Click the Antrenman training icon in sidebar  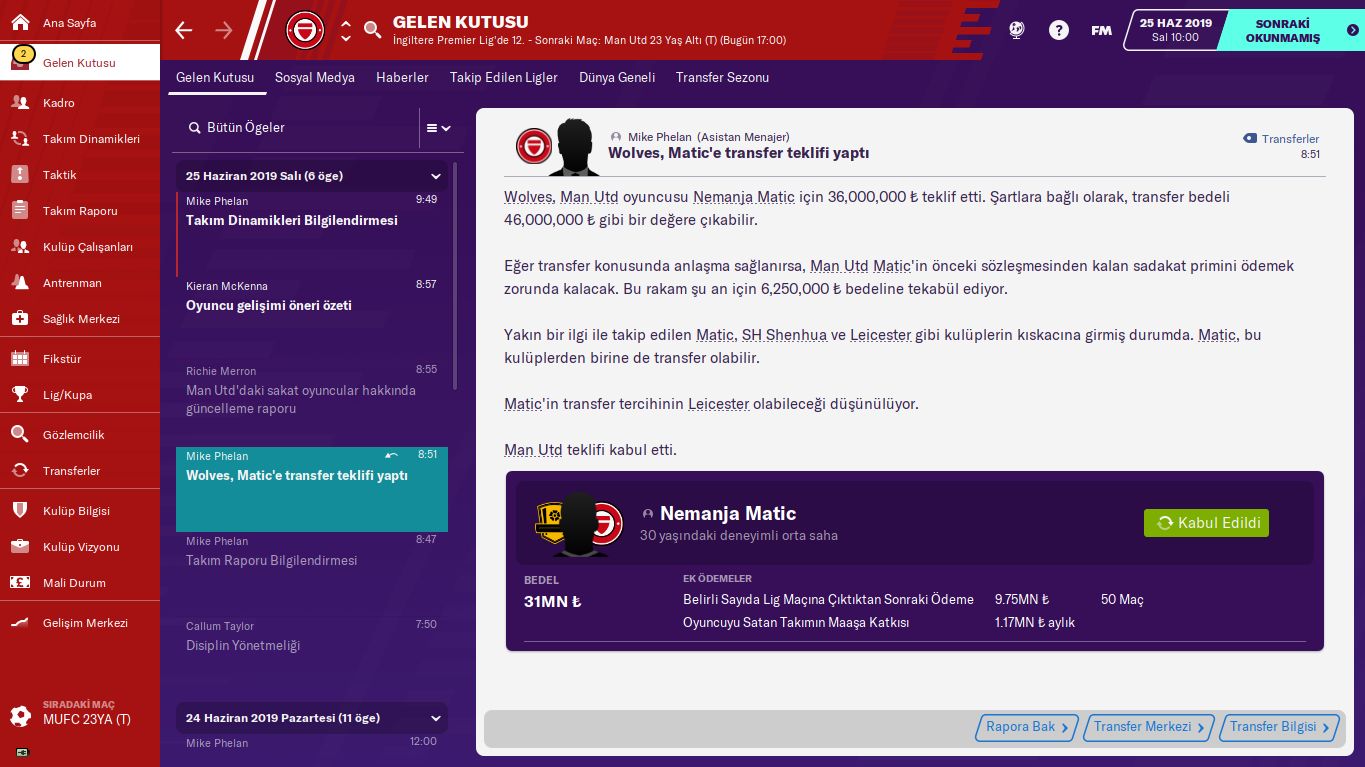click(x=21, y=283)
